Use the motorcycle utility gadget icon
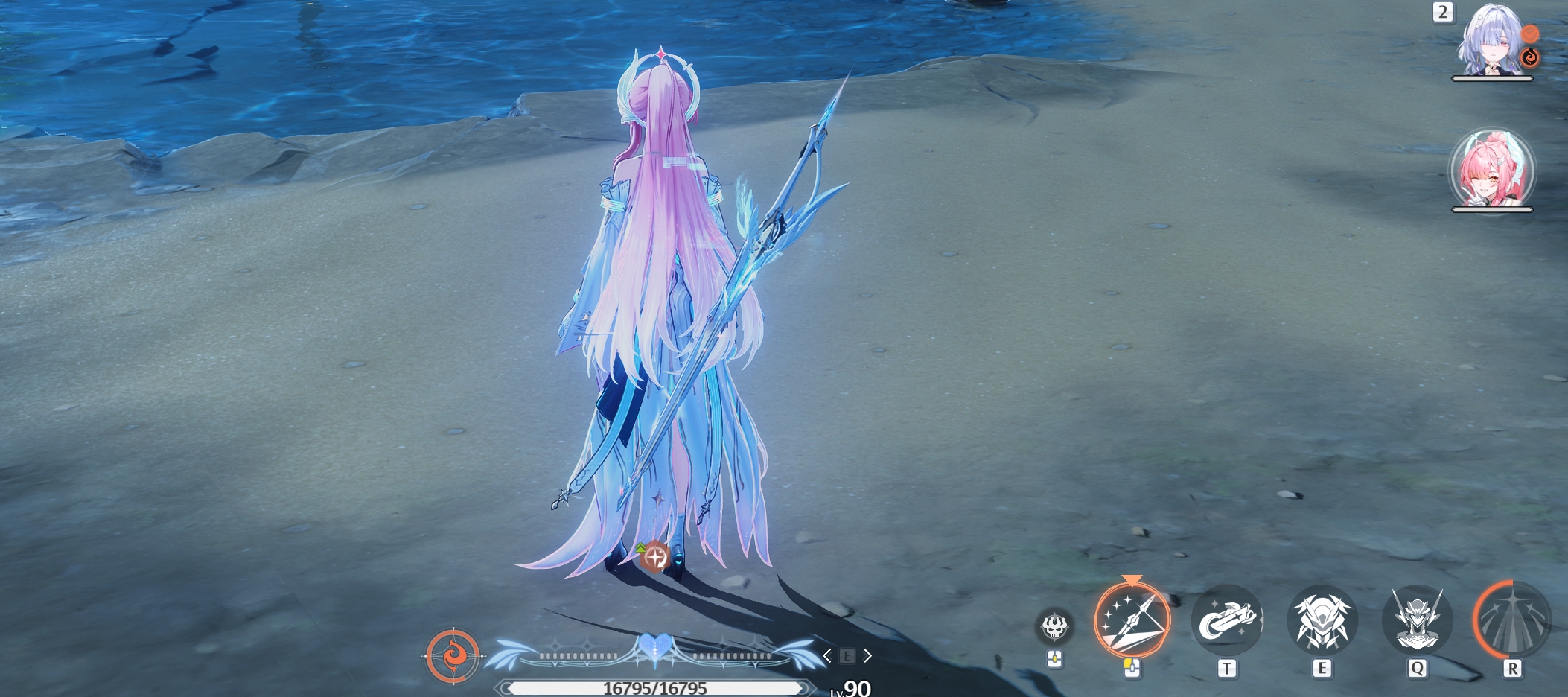1568x697 pixels. point(1226,620)
